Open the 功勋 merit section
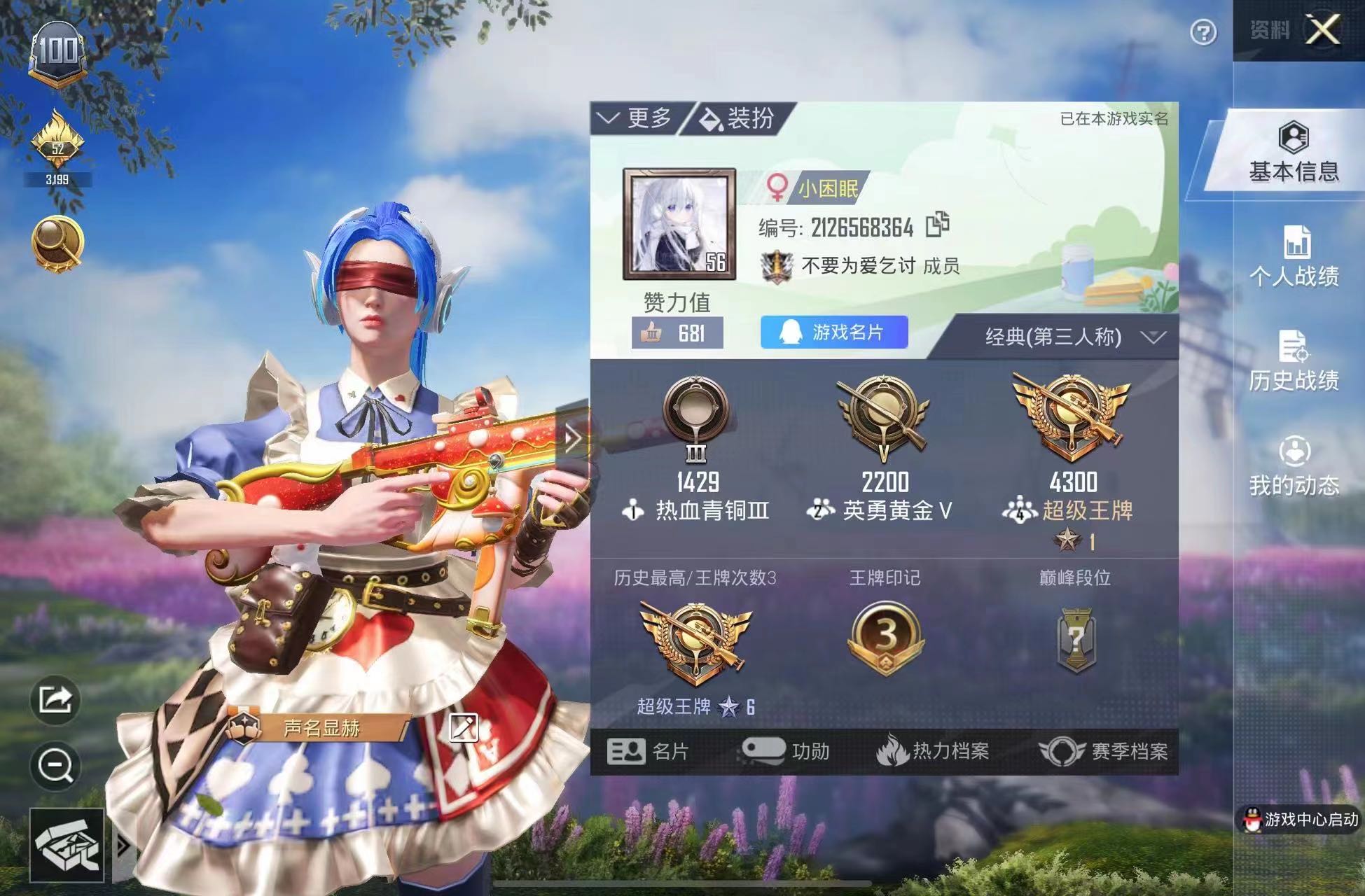This screenshot has width=1365, height=896. 786,751
